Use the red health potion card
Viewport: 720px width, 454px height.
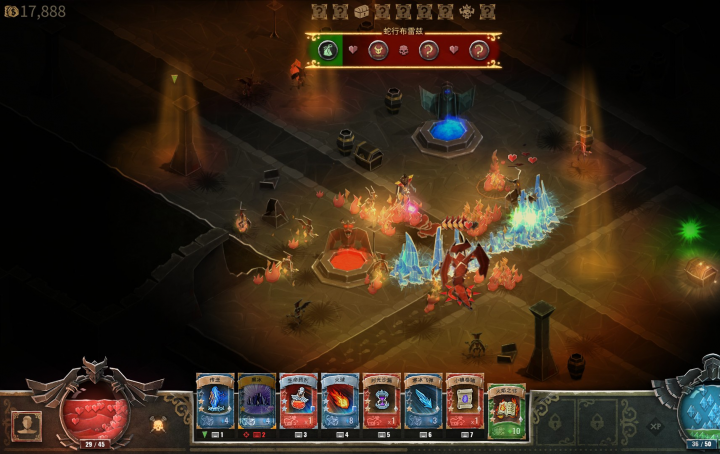pos(298,402)
